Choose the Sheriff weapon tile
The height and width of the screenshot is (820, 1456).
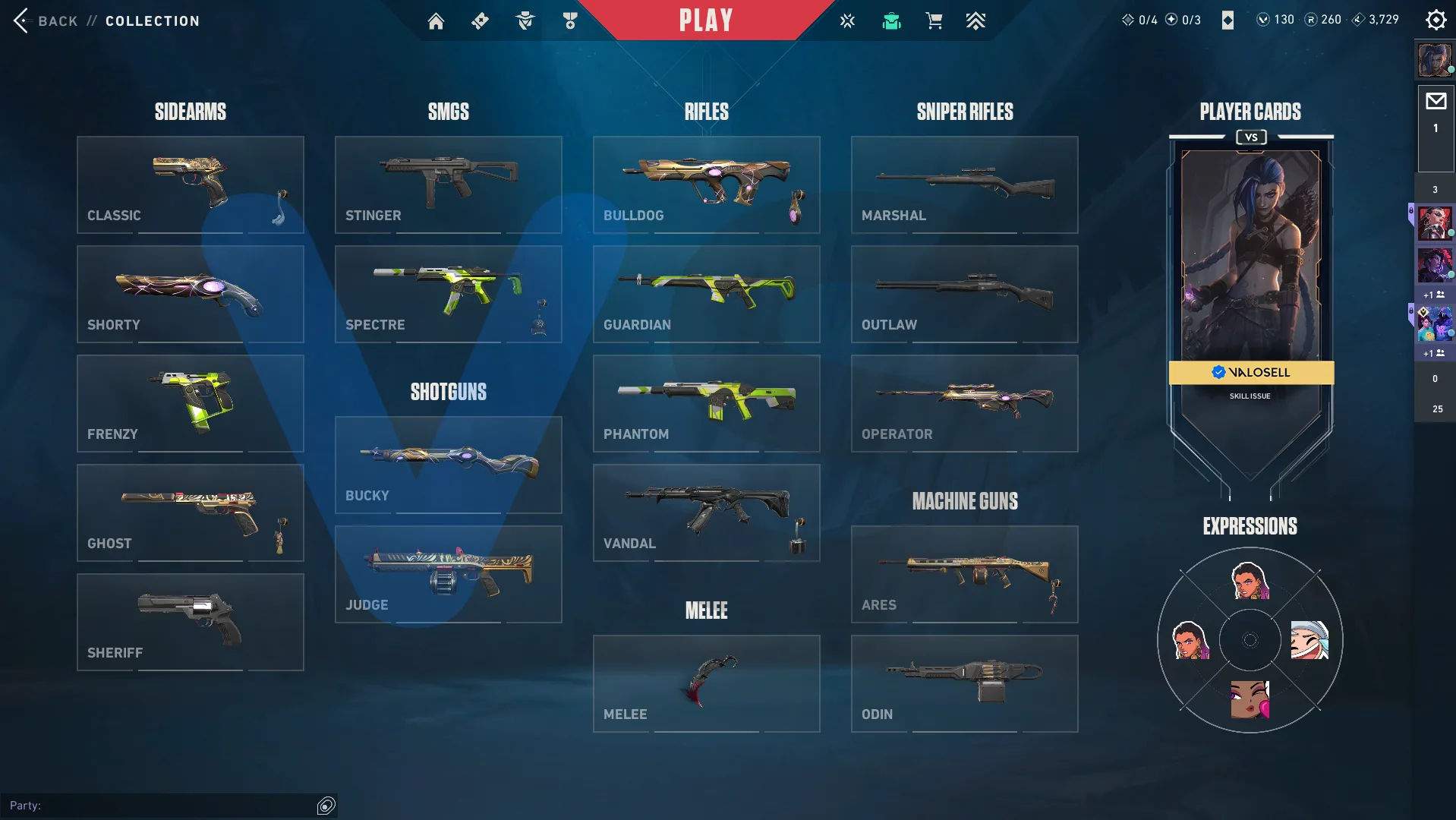190,622
